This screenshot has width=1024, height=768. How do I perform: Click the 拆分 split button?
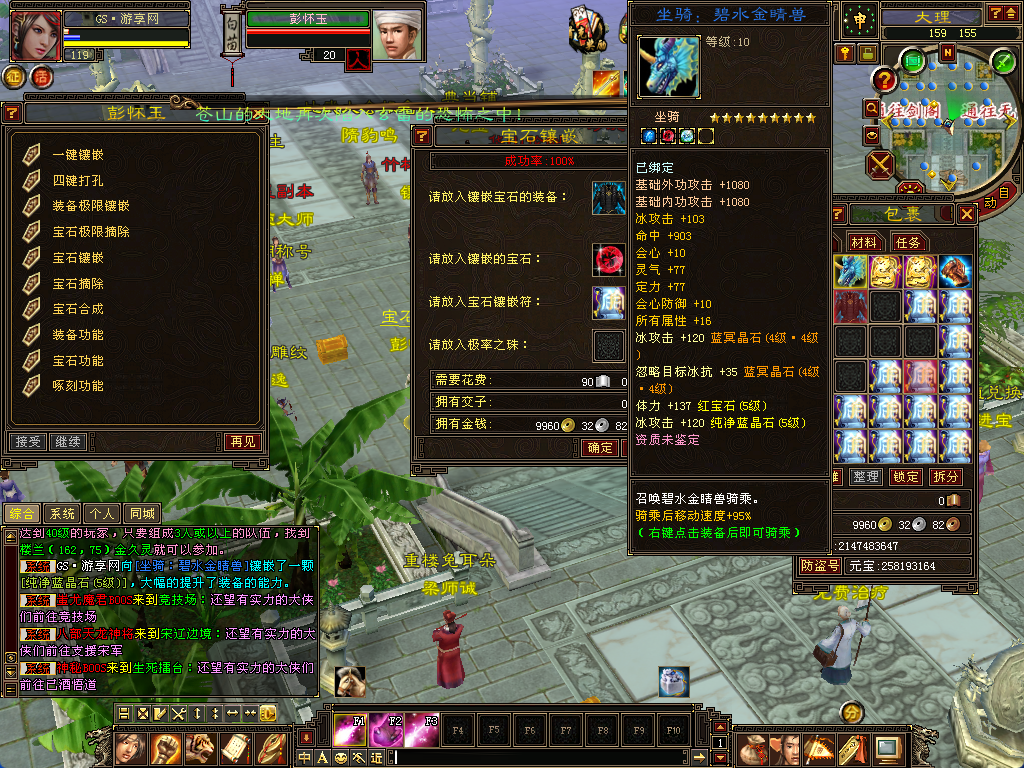click(x=945, y=477)
